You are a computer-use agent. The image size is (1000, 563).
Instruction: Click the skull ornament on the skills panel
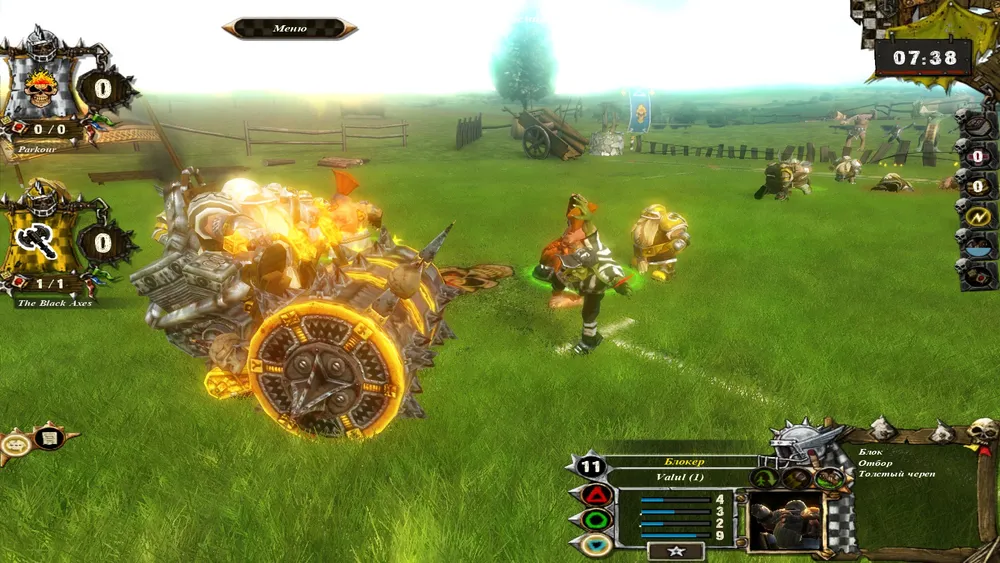coord(983,432)
